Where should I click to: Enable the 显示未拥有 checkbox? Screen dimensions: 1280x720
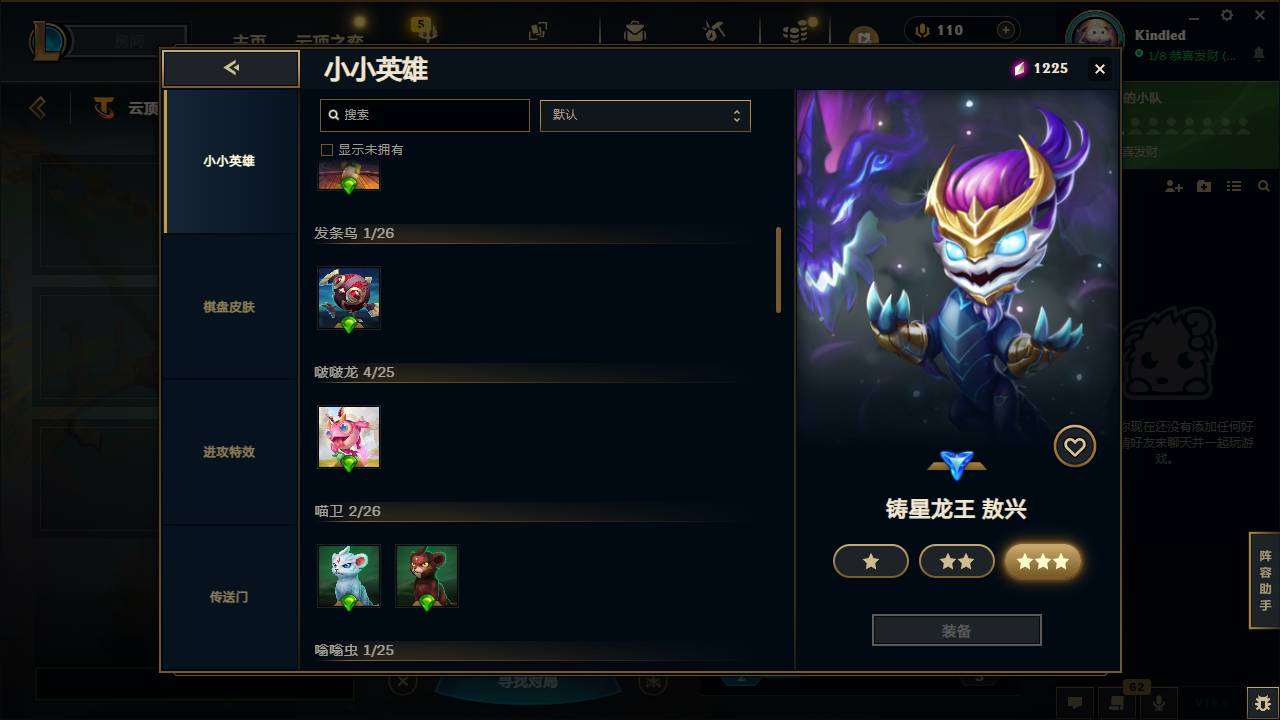point(326,149)
